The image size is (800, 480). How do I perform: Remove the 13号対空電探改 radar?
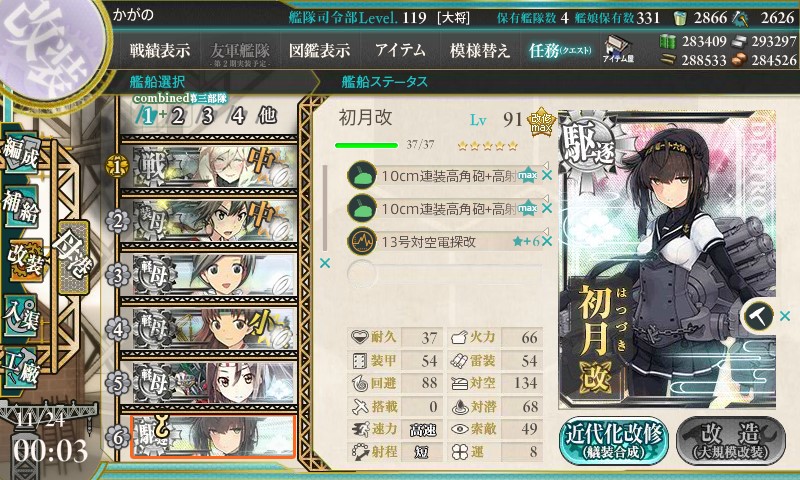(x=547, y=241)
